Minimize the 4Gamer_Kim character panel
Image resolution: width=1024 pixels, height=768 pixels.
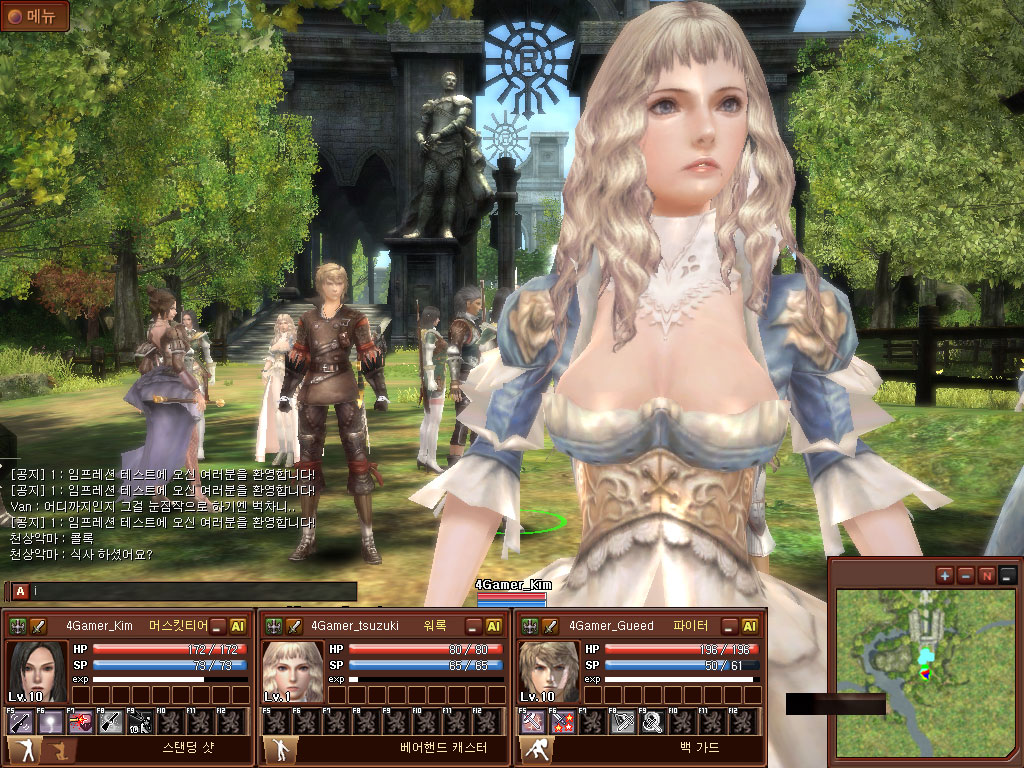218,626
